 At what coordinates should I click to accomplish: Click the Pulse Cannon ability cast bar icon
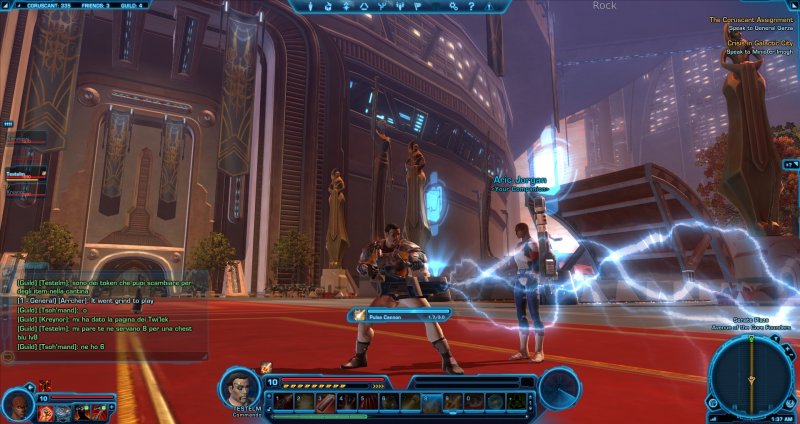pyautogui.click(x=359, y=314)
